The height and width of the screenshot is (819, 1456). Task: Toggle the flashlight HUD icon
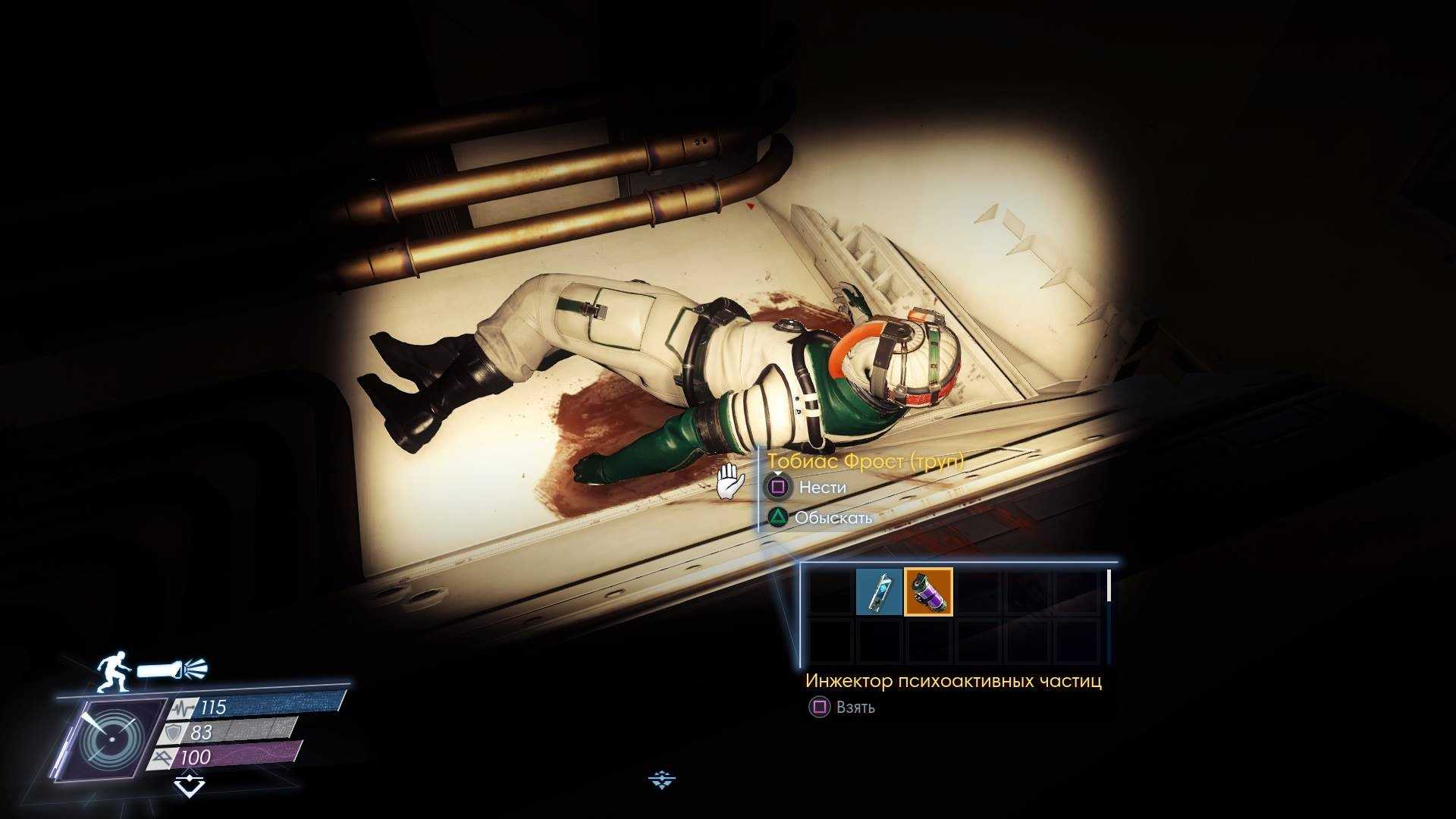[x=172, y=670]
